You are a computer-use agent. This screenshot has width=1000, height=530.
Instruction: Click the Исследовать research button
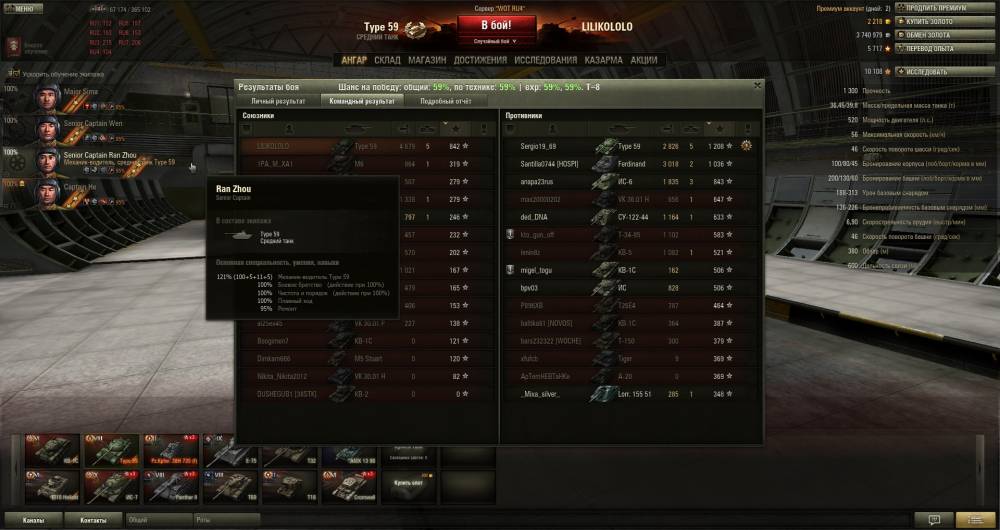932,72
